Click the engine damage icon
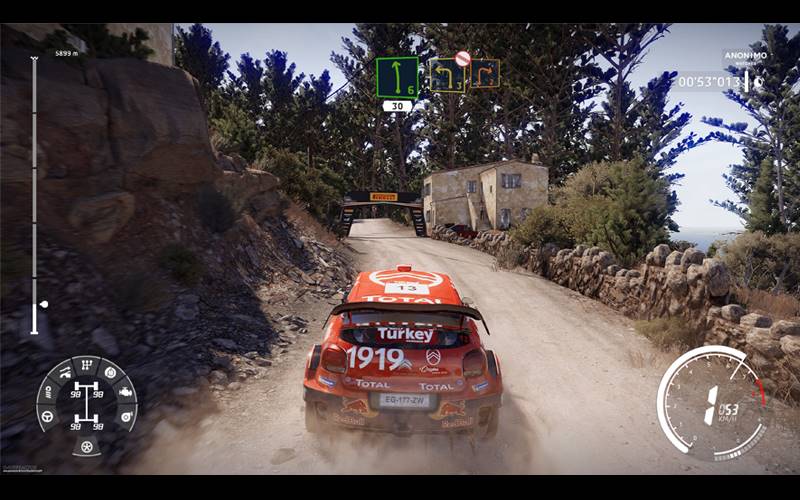This screenshot has width=800, height=500. coord(126,392)
